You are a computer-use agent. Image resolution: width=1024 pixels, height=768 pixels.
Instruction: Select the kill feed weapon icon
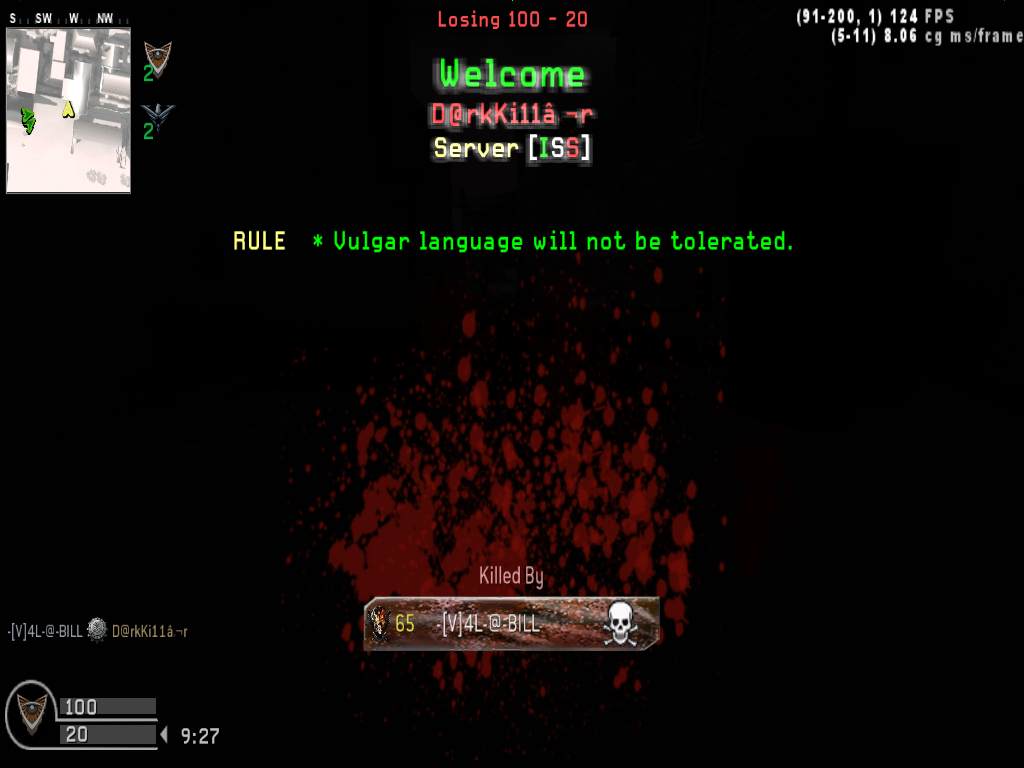pyautogui.click(x=97, y=630)
